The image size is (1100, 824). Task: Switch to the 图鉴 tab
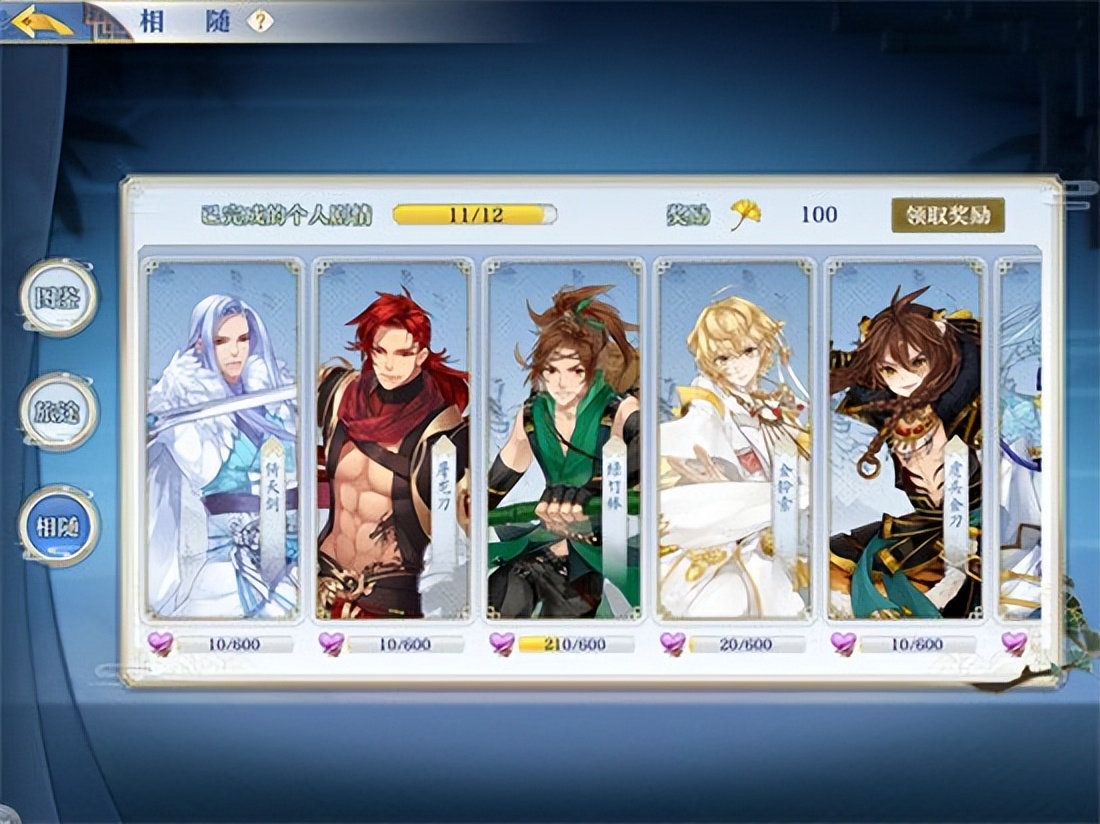coord(59,297)
